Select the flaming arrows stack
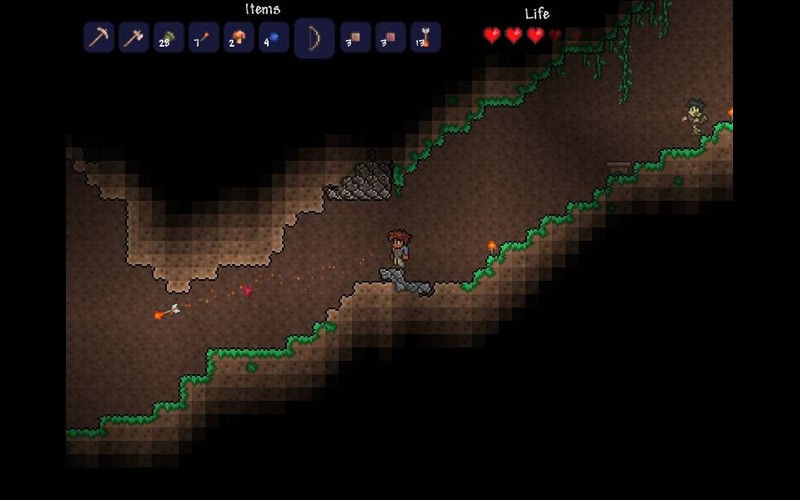This screenshot has width=800, height=500. 425,38
